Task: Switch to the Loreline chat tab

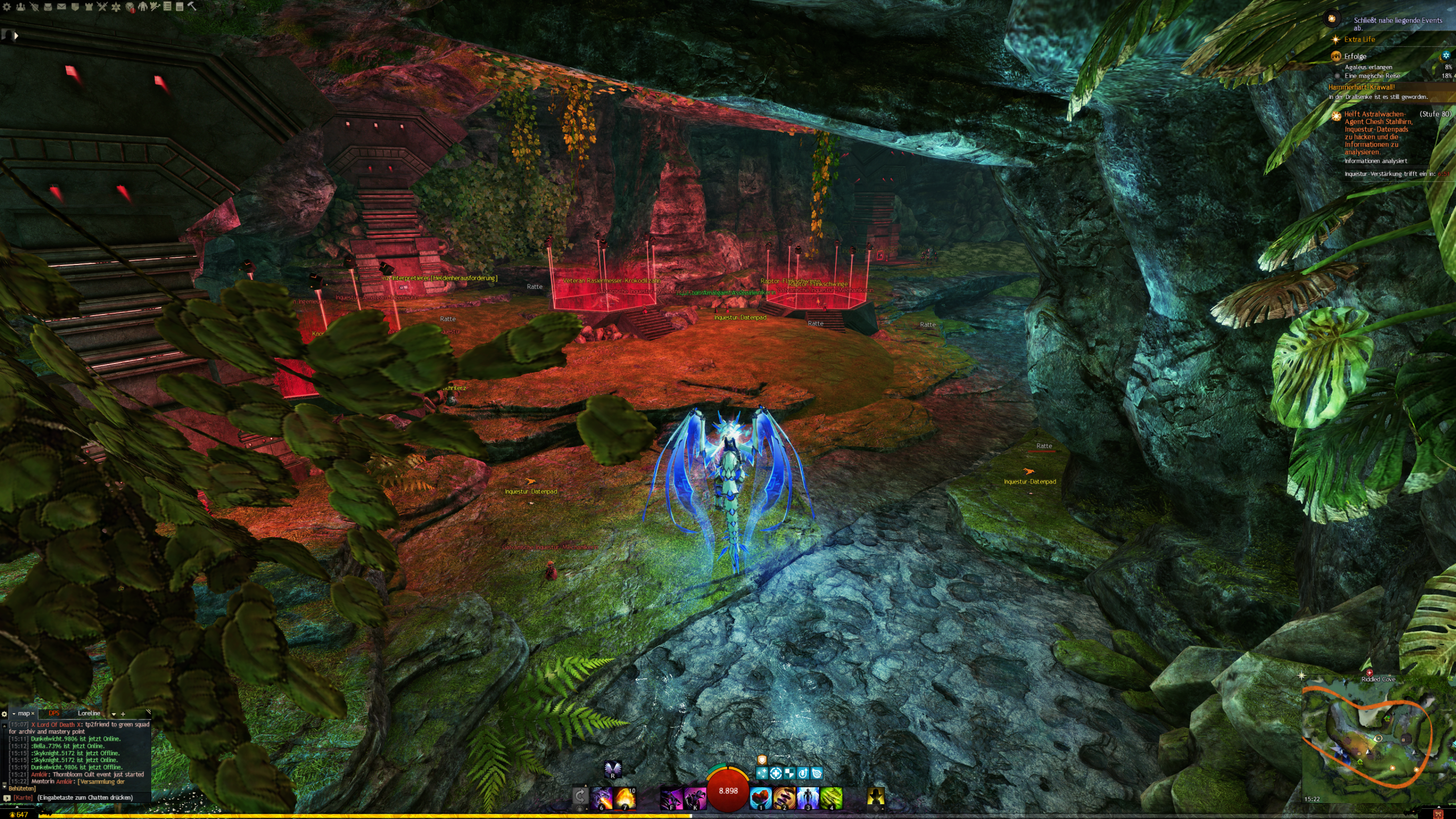Action: tap(89, 713)
